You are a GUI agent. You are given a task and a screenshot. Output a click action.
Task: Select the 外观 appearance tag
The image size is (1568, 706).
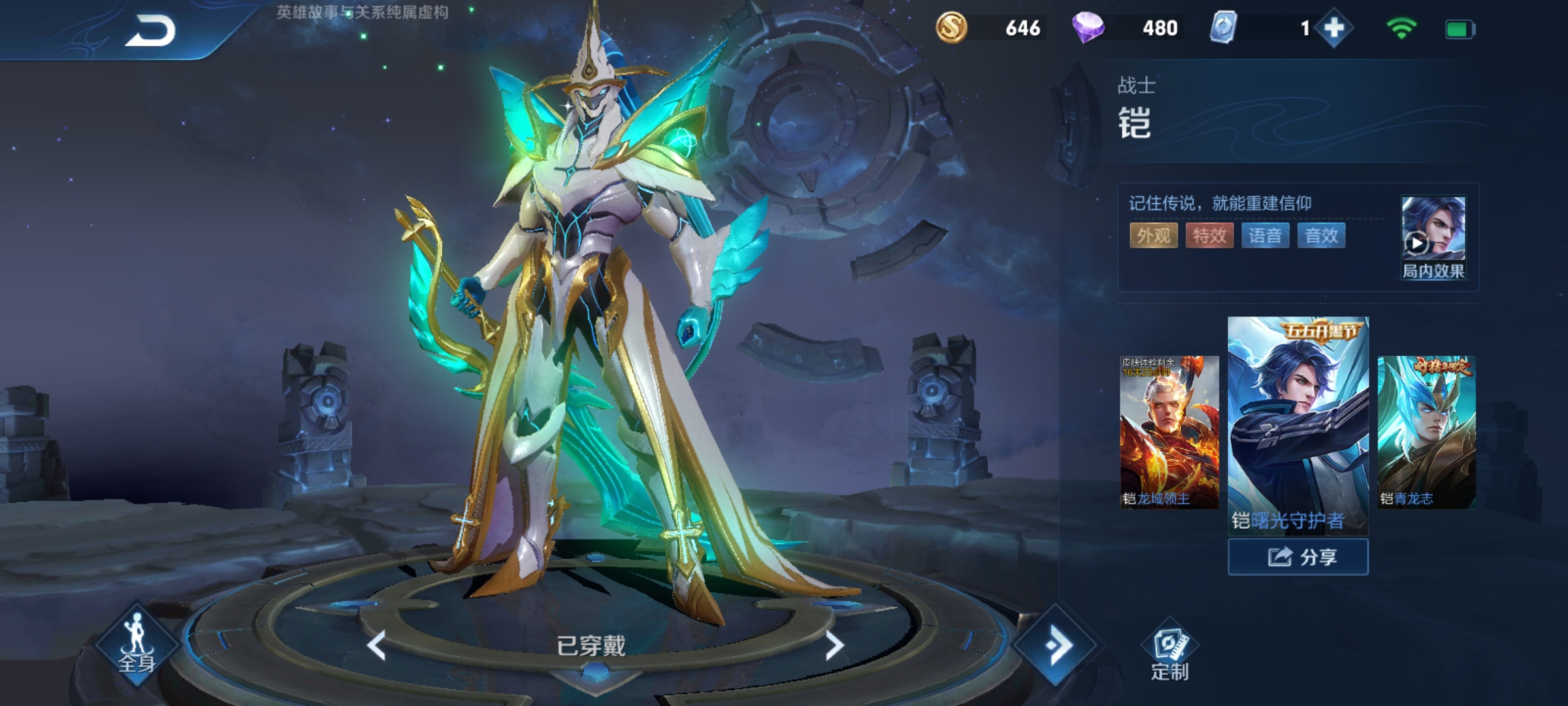1153,235
